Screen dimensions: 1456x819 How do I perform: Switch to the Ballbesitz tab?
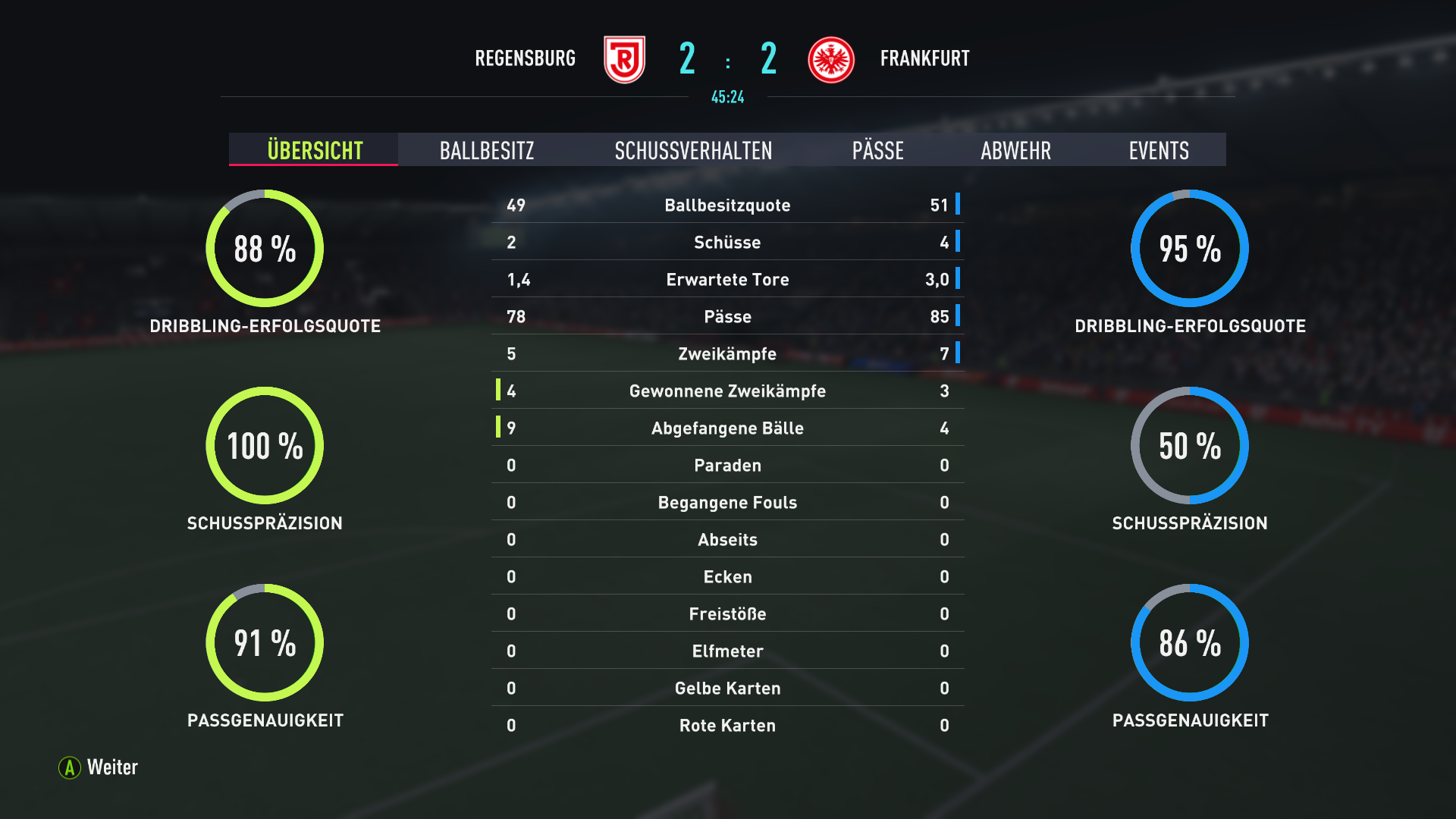pyautogui.click(x=487, y=150)
